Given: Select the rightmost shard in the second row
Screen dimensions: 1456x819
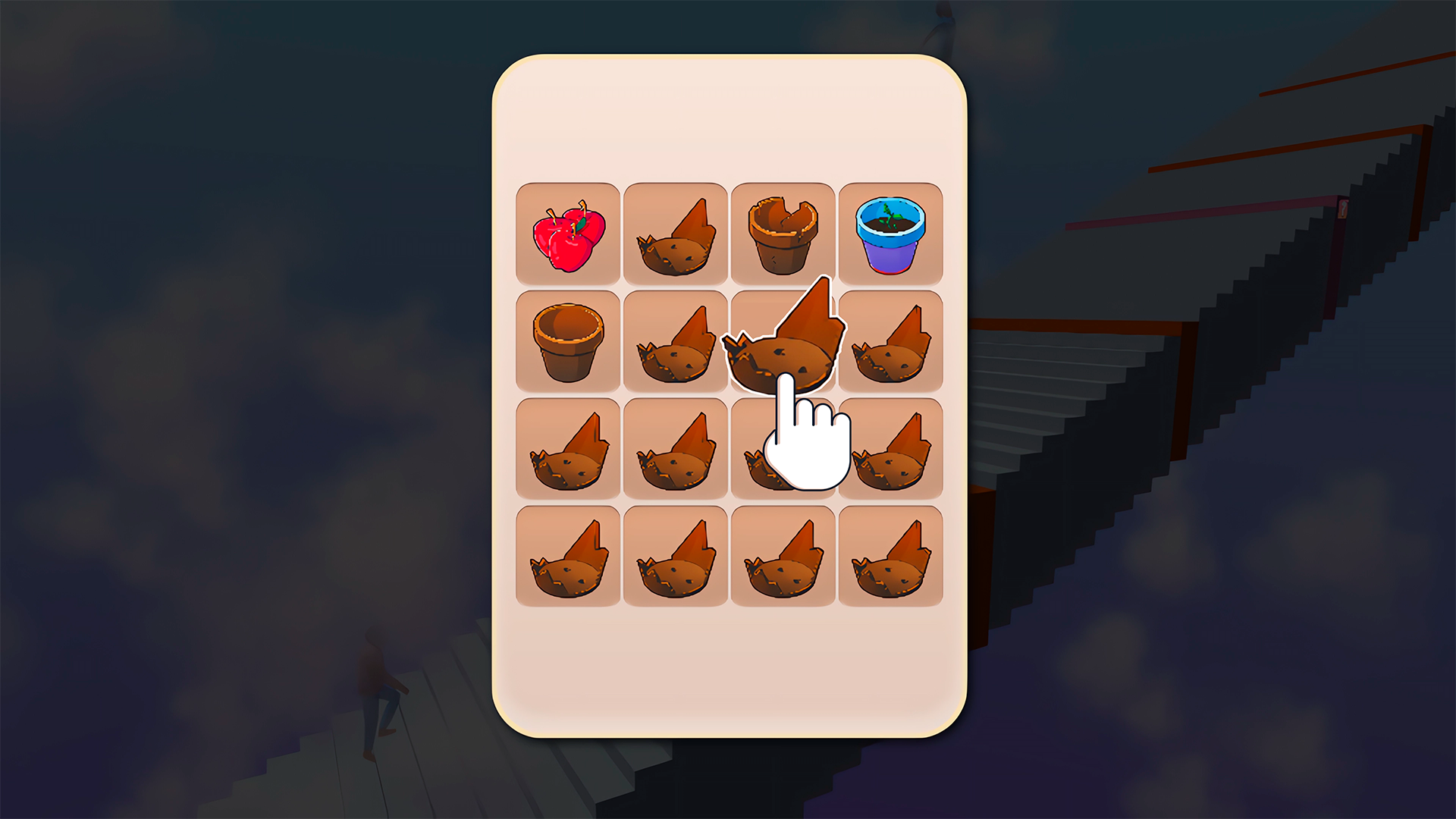Looking at the screenshot, I should (x=890, y=341).
